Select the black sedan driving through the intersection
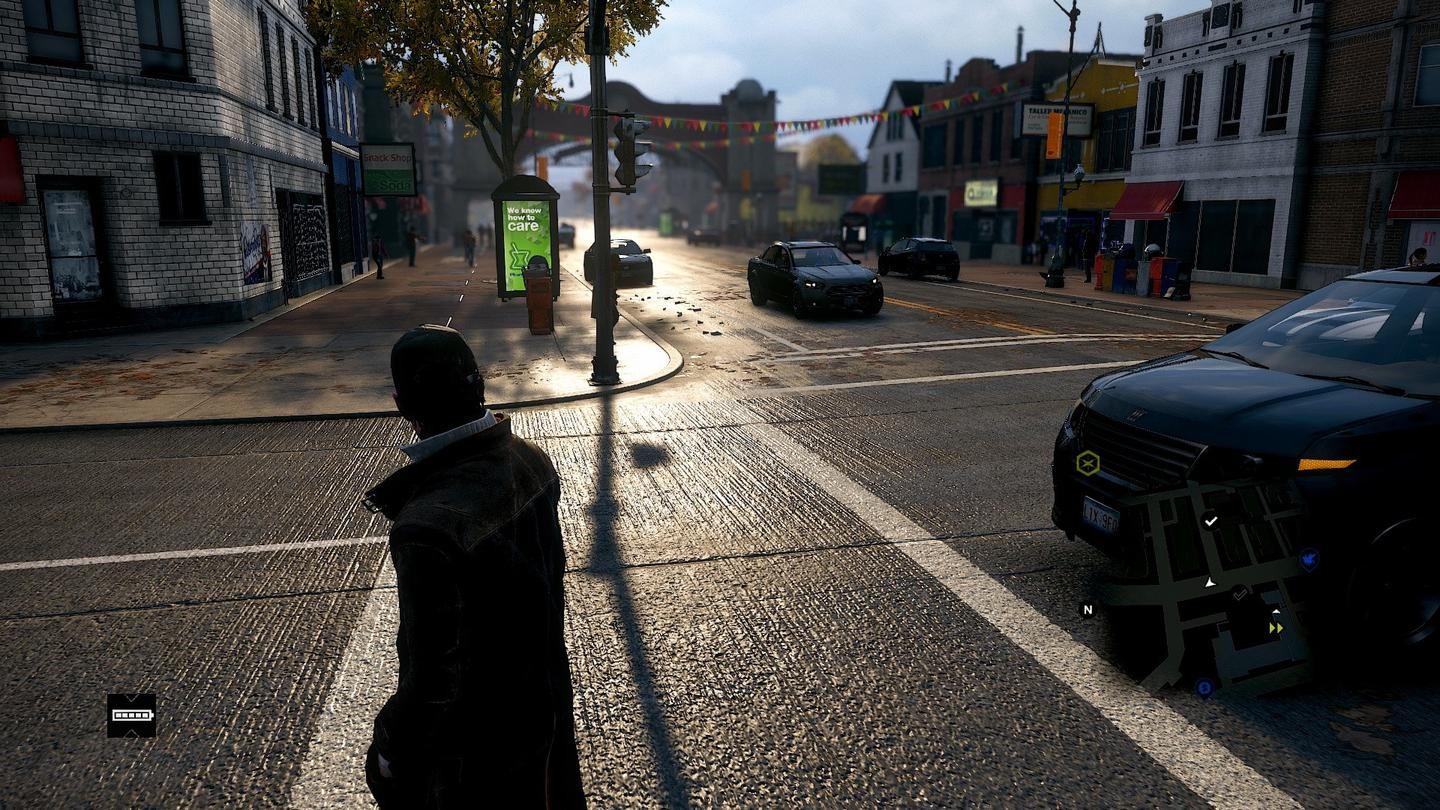This screenshot has height=810, width=1440. 810,275
